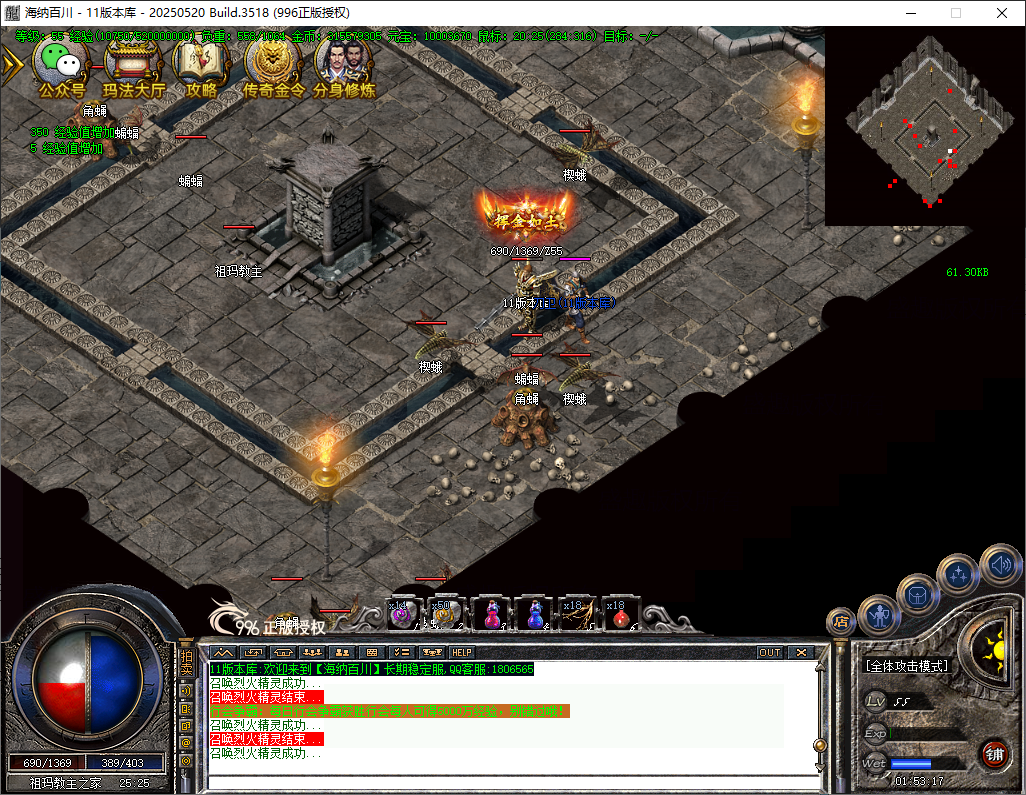
Task: Open the 玛法大厅 hall icon
Action: tap(134, 66)
